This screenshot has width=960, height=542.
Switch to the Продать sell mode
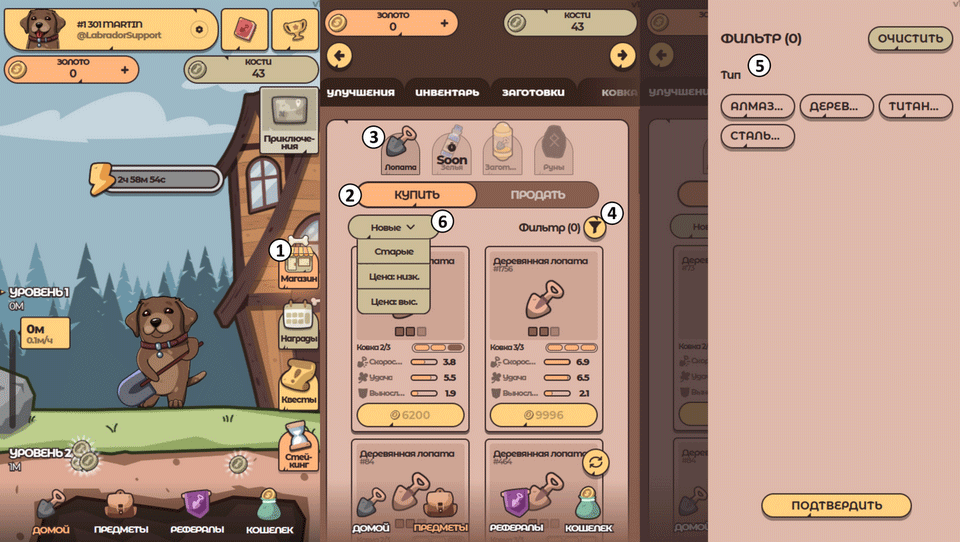(538, 194)
